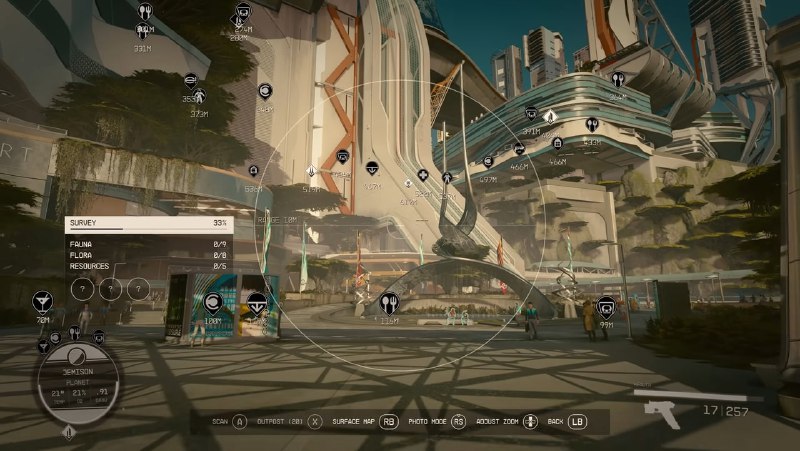Screen dimensions: 800x451
Task: Select the cocktail glass marker at 70M
Action: click(42, 300)
